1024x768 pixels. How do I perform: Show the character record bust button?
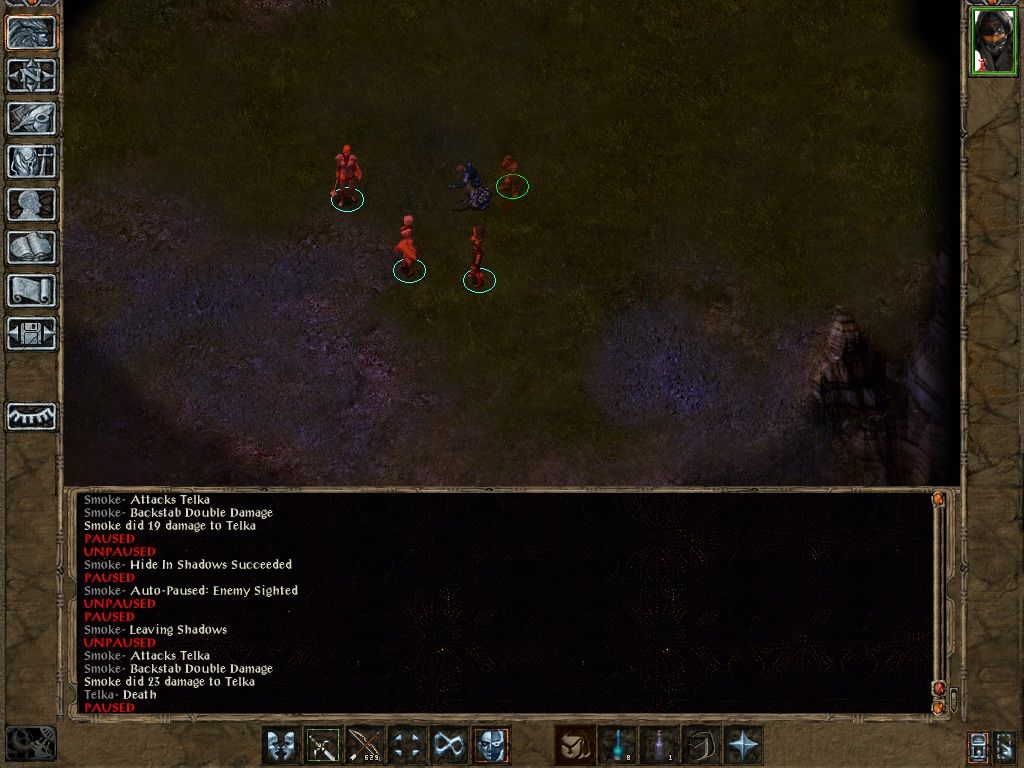(32, 204)
